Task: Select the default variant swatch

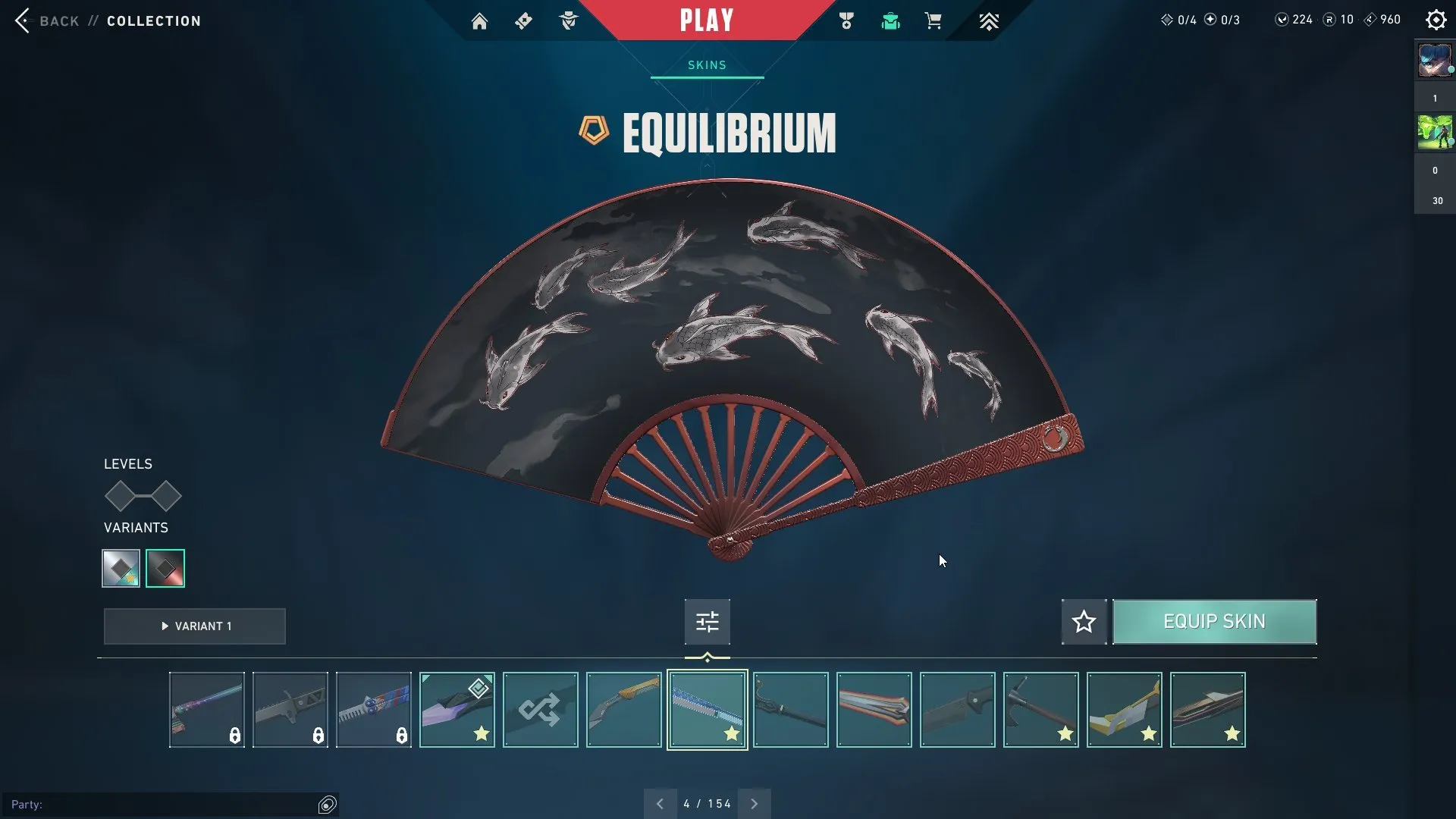Action: (x=120, y=567)
